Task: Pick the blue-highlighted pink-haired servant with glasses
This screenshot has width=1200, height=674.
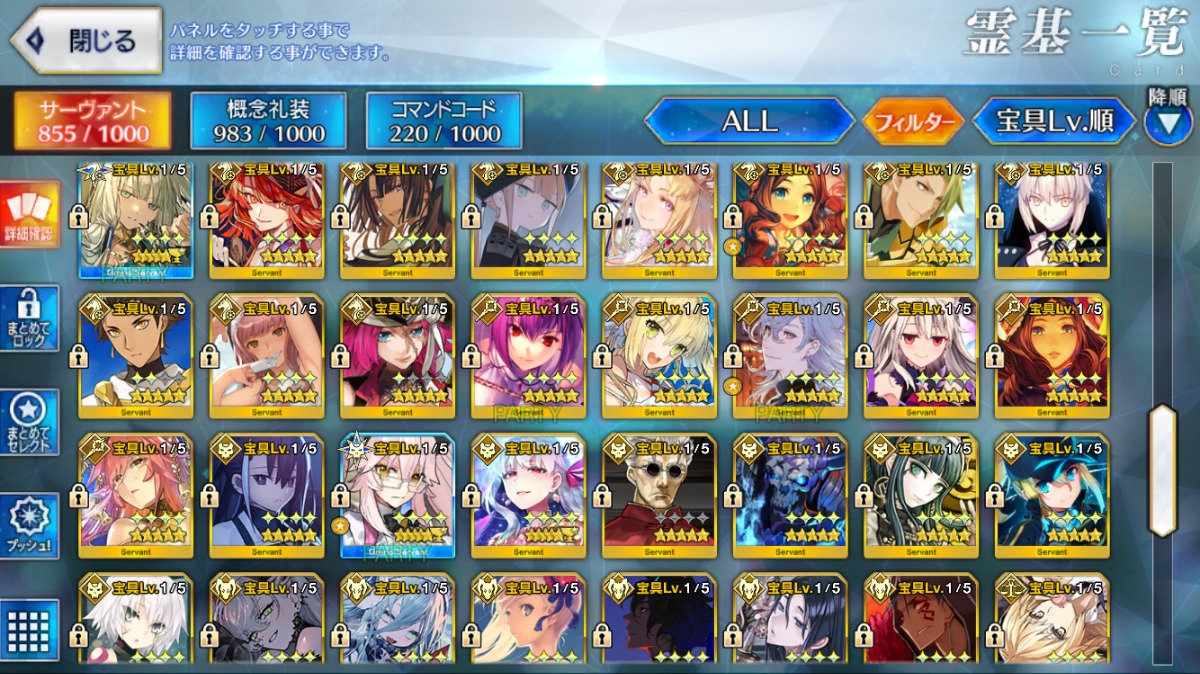Action: tap(398, 495)
